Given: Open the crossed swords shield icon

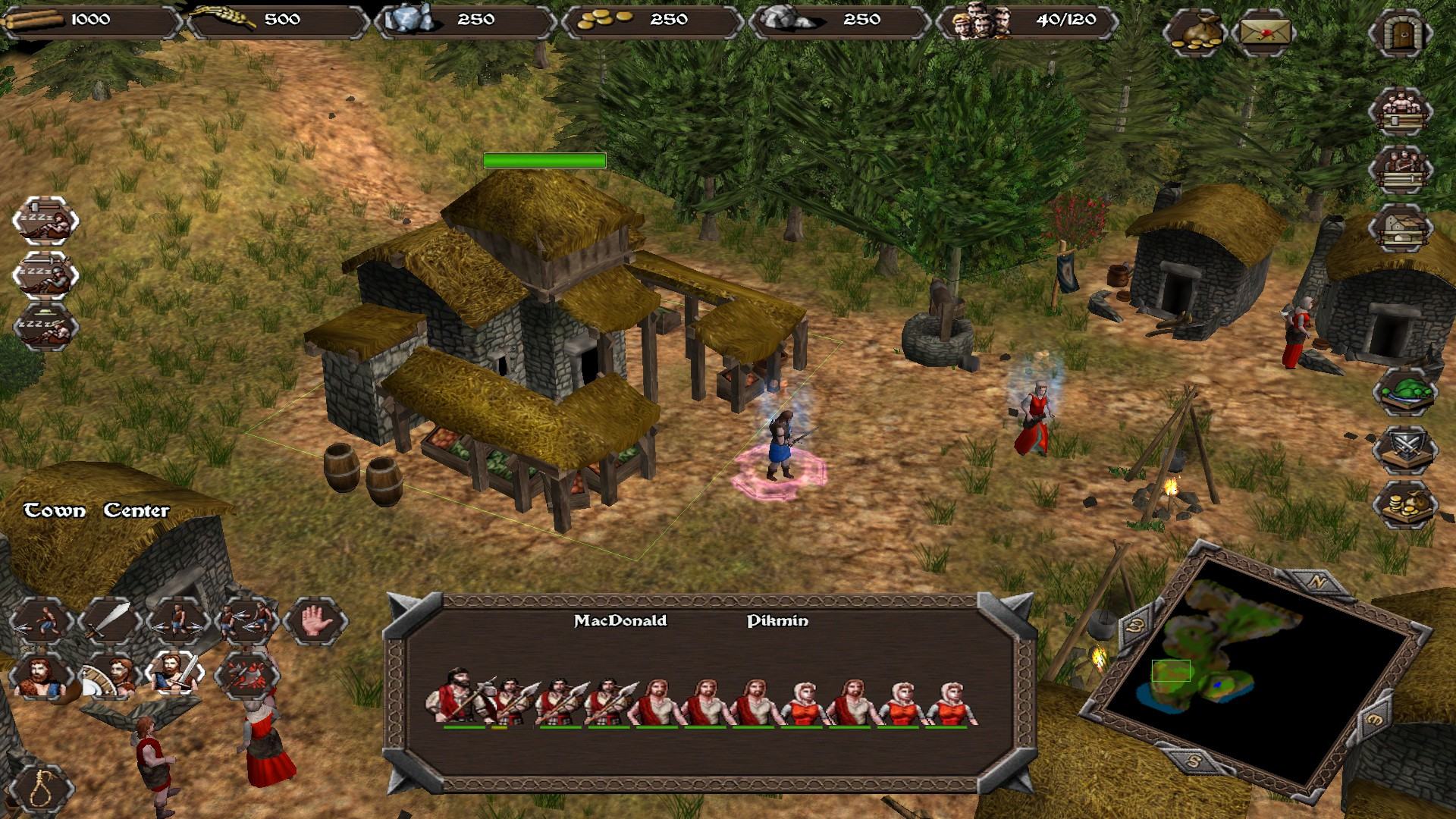Looking at the screenshot, I should point(1404,448).
